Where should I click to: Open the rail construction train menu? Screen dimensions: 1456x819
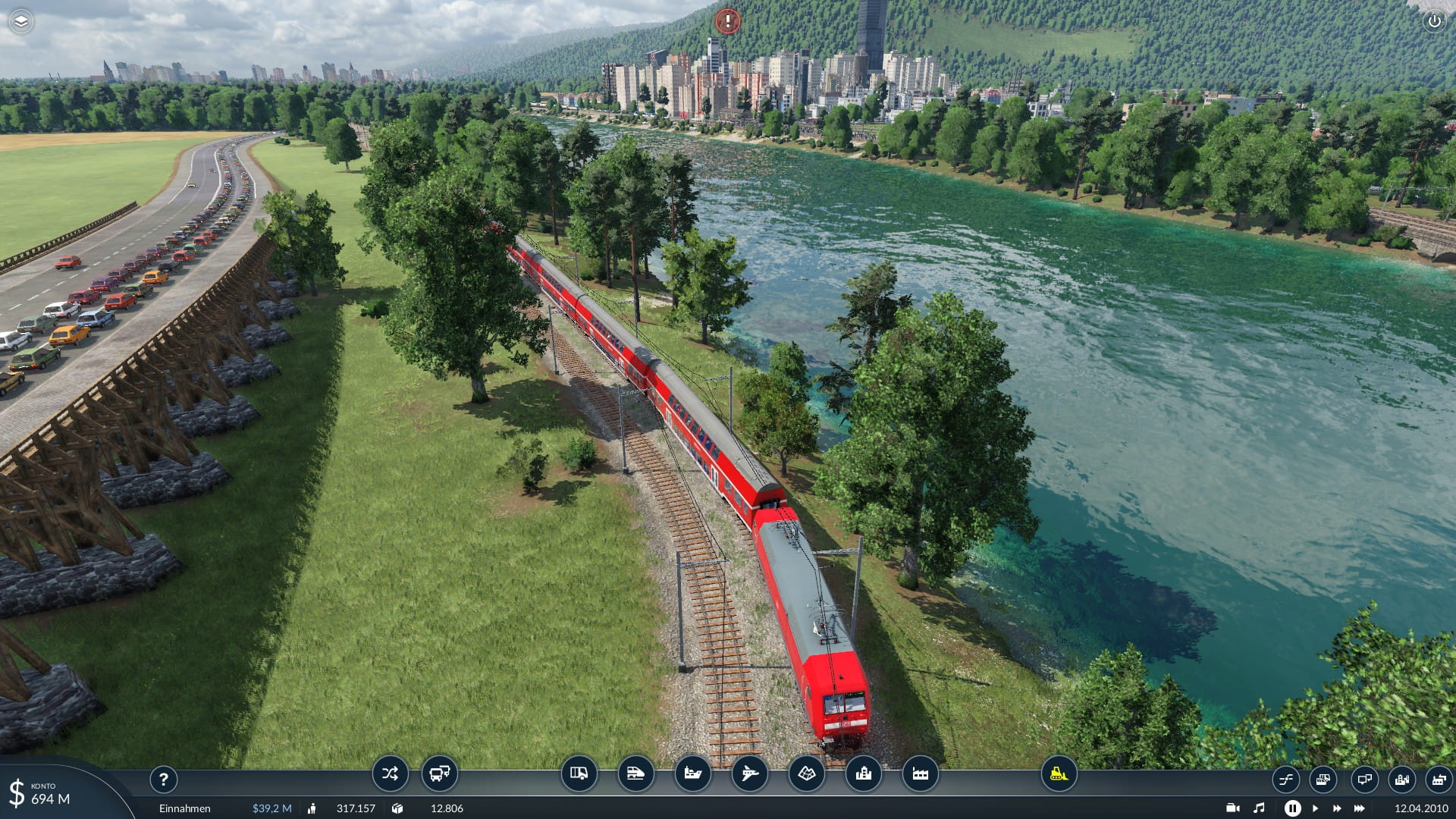pos(635,773)
